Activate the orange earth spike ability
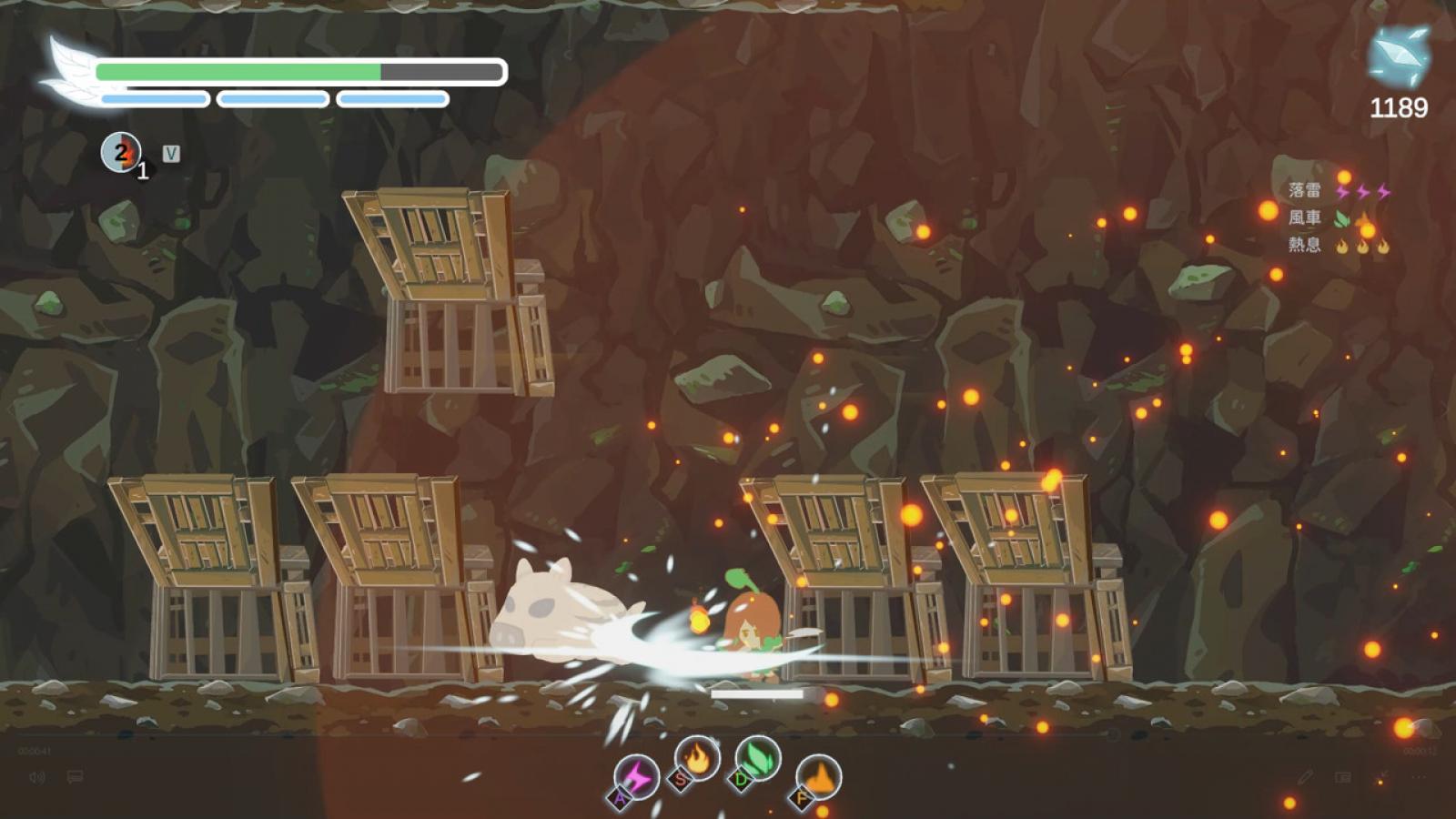Screen dimensions: 1456x819 (818, 778)
